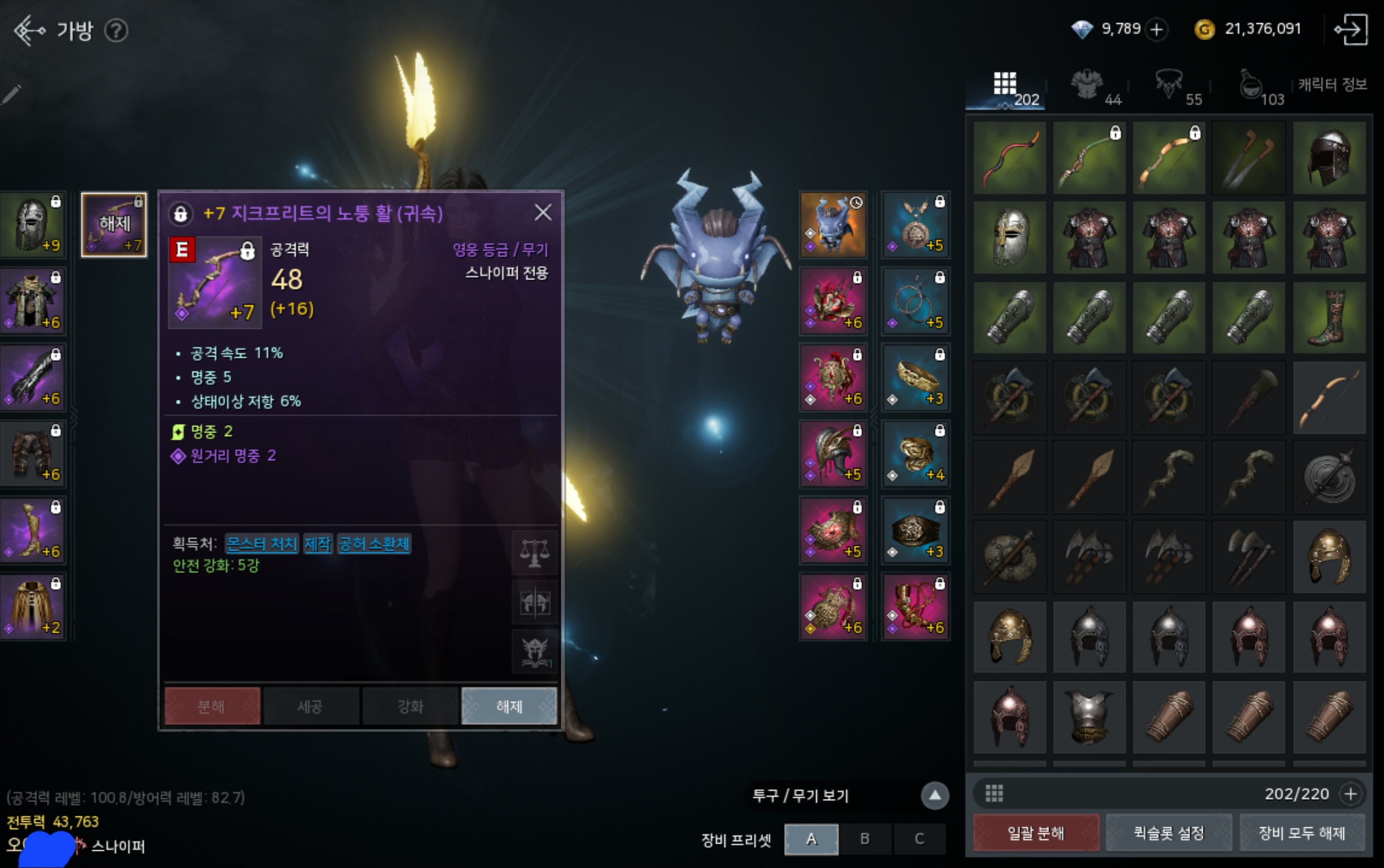Select the 세공 refining button
The height and width of the screenshot is (868, 1384).
(310, 706)
